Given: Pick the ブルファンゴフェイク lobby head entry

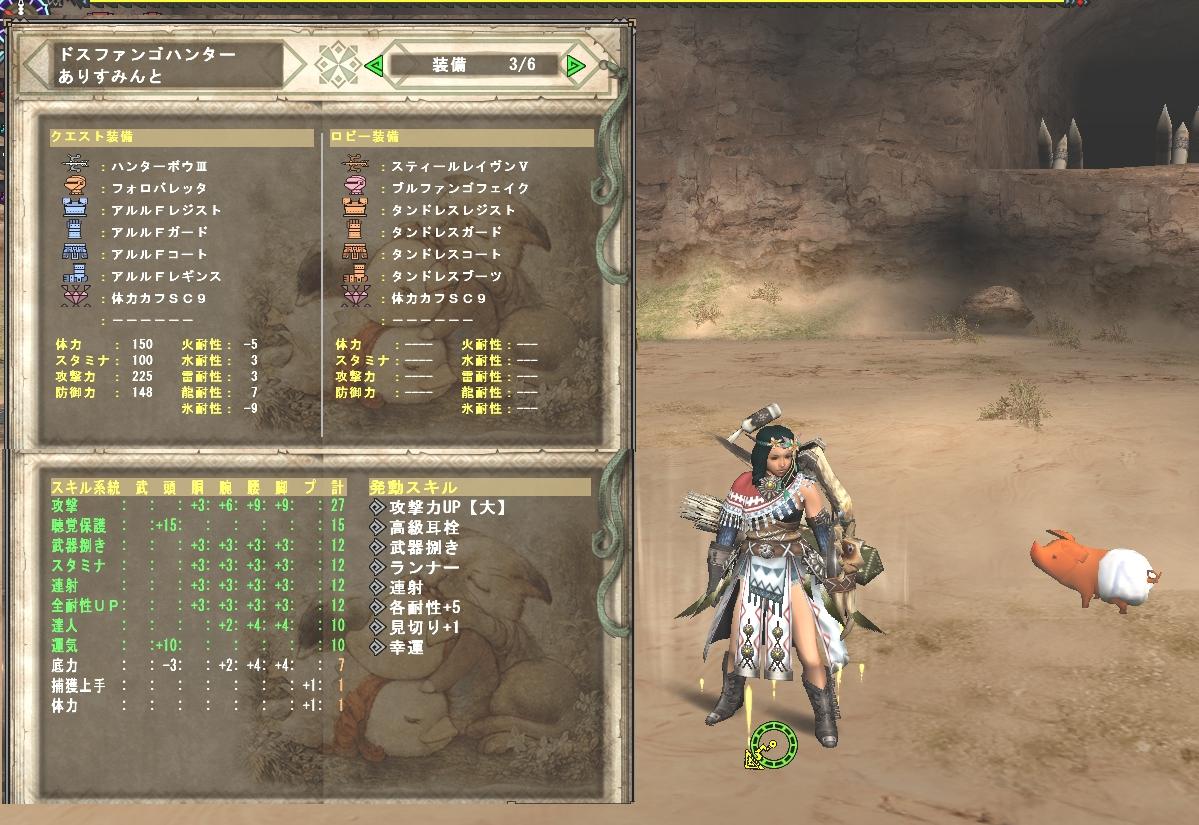Looking at the screenshot, I should click(459, 188).
